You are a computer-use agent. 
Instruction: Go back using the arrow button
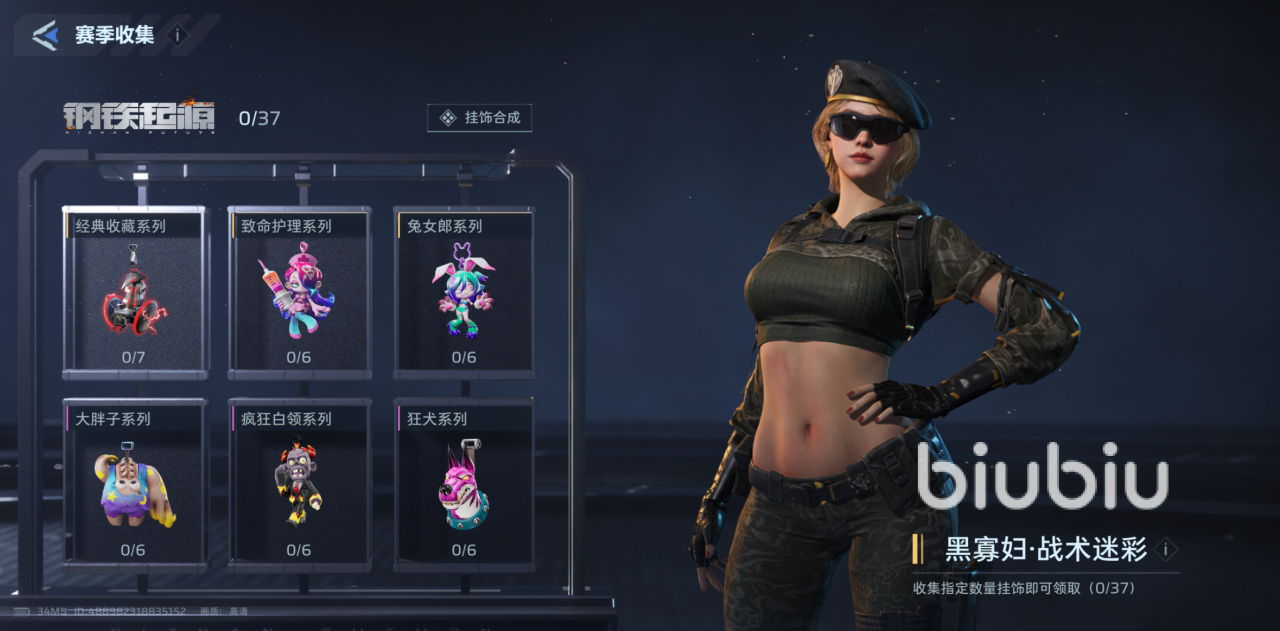tap(45, 36)
